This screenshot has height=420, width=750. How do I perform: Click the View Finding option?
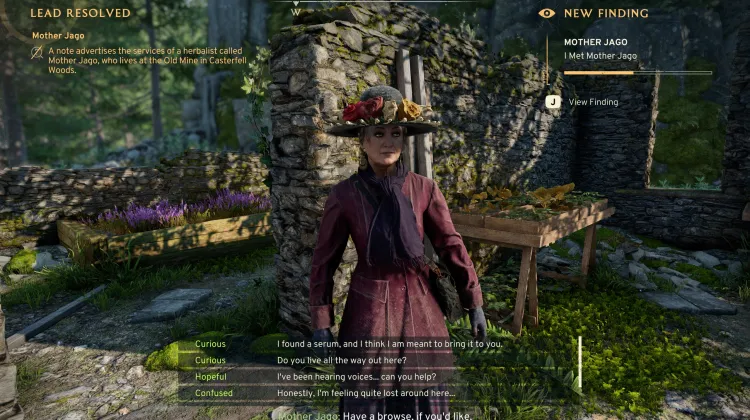(x=592, y=102)
